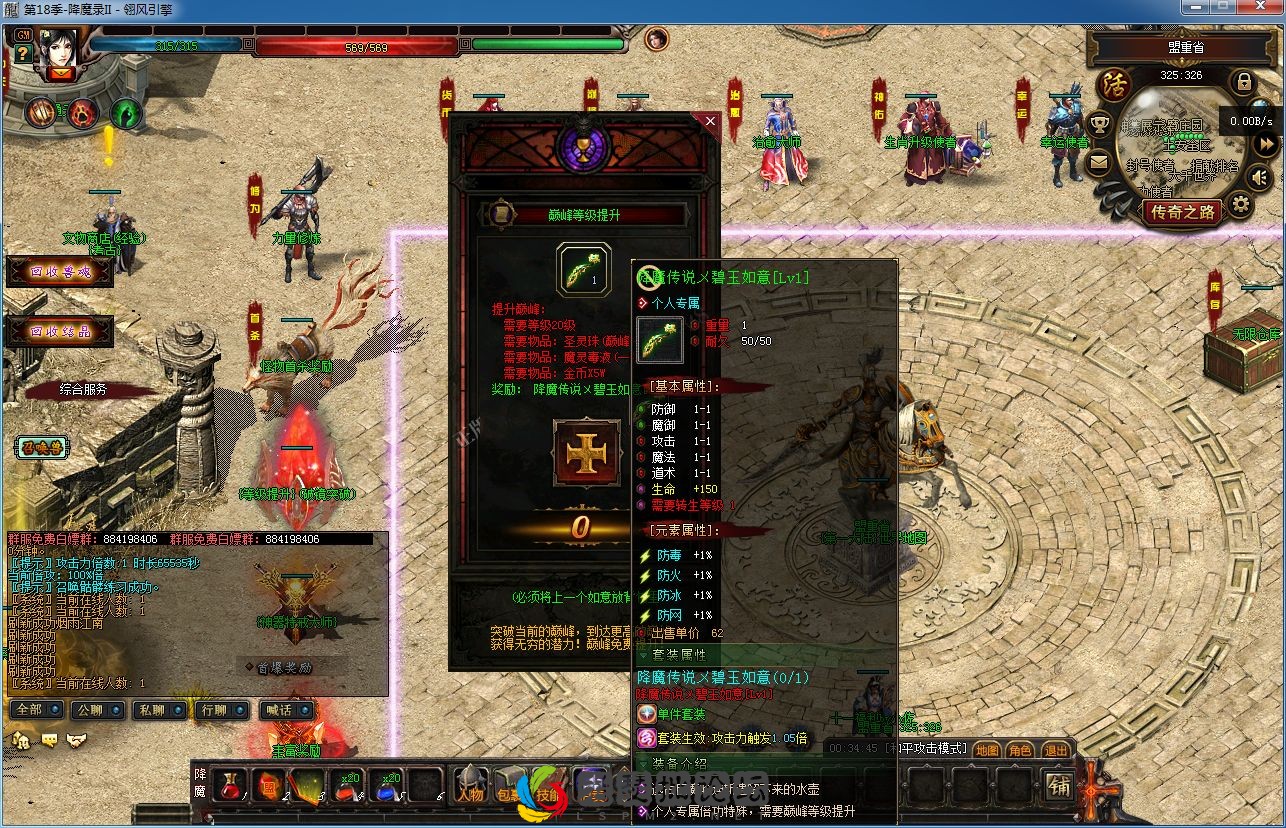Click the trophy ranking icon by the minimap

(1099, 122)
